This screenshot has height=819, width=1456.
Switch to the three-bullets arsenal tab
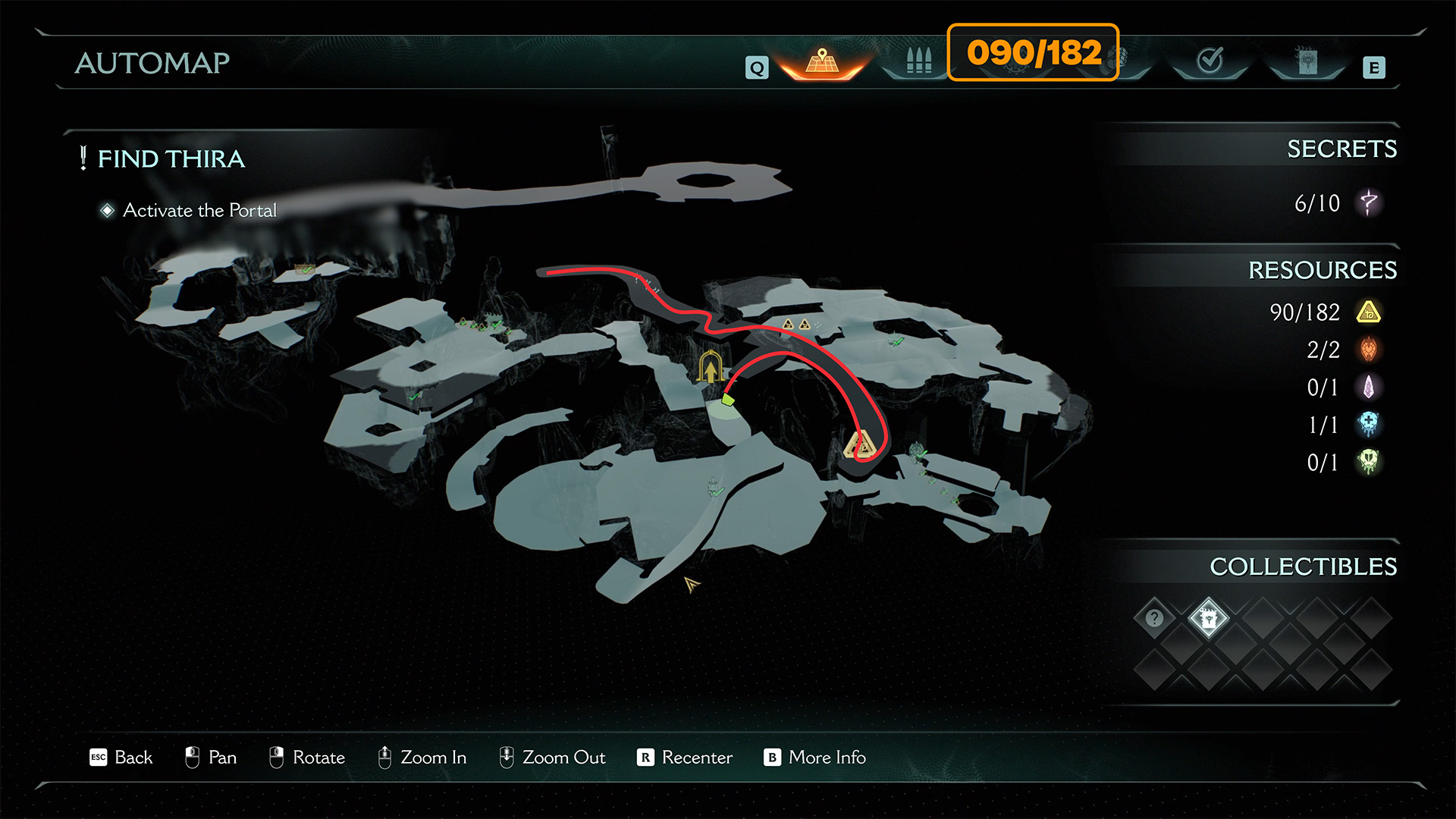(x=918, y=61)
